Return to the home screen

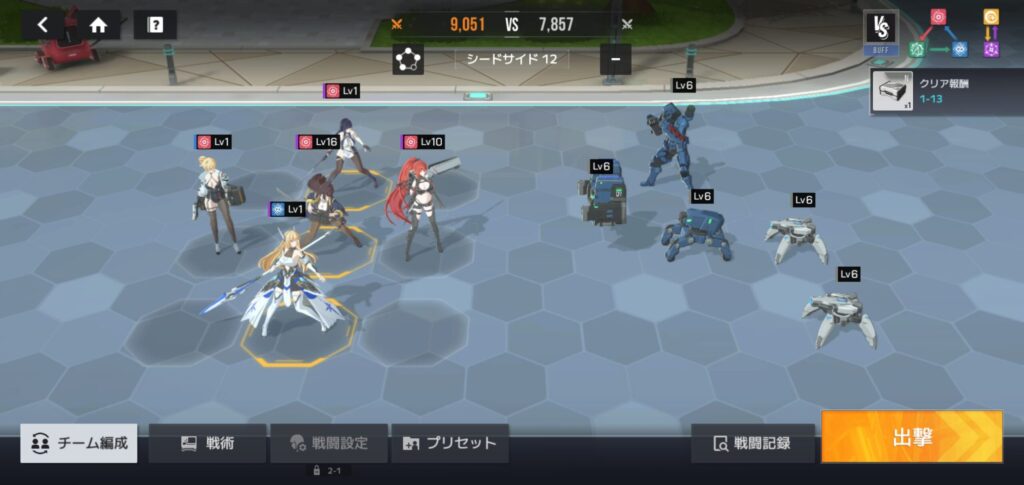click(x=98, y=25)
